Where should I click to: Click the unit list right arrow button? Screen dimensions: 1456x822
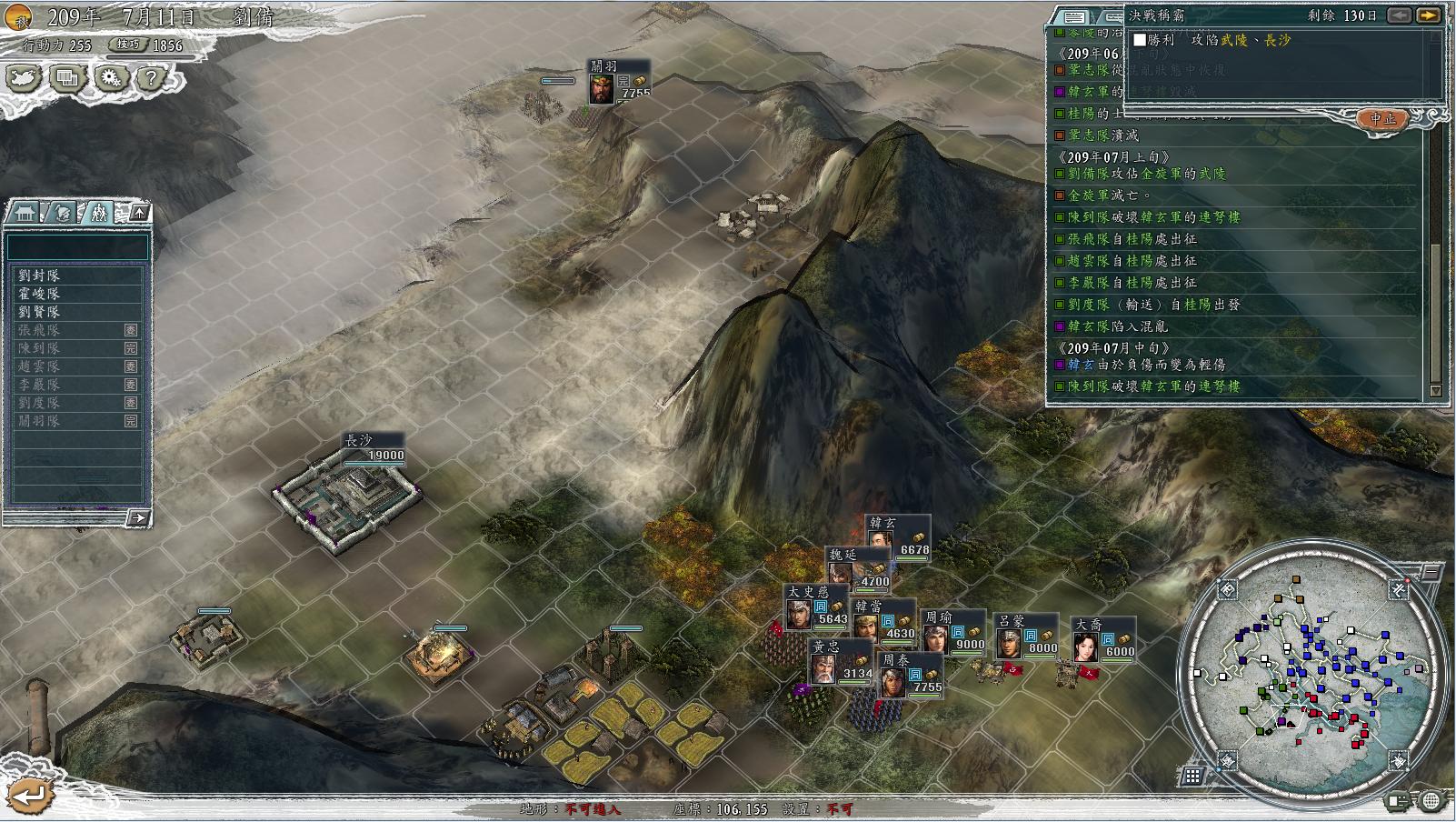138,518
